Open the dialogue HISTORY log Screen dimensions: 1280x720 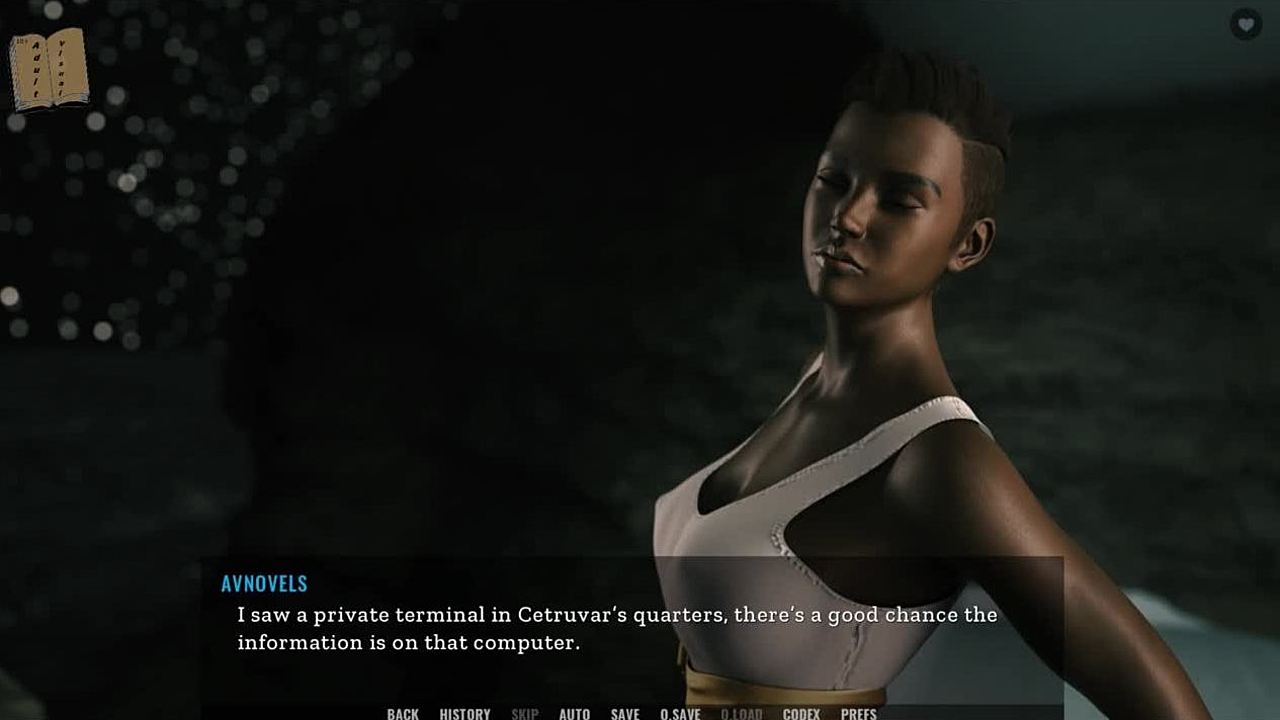pos(465,713)
